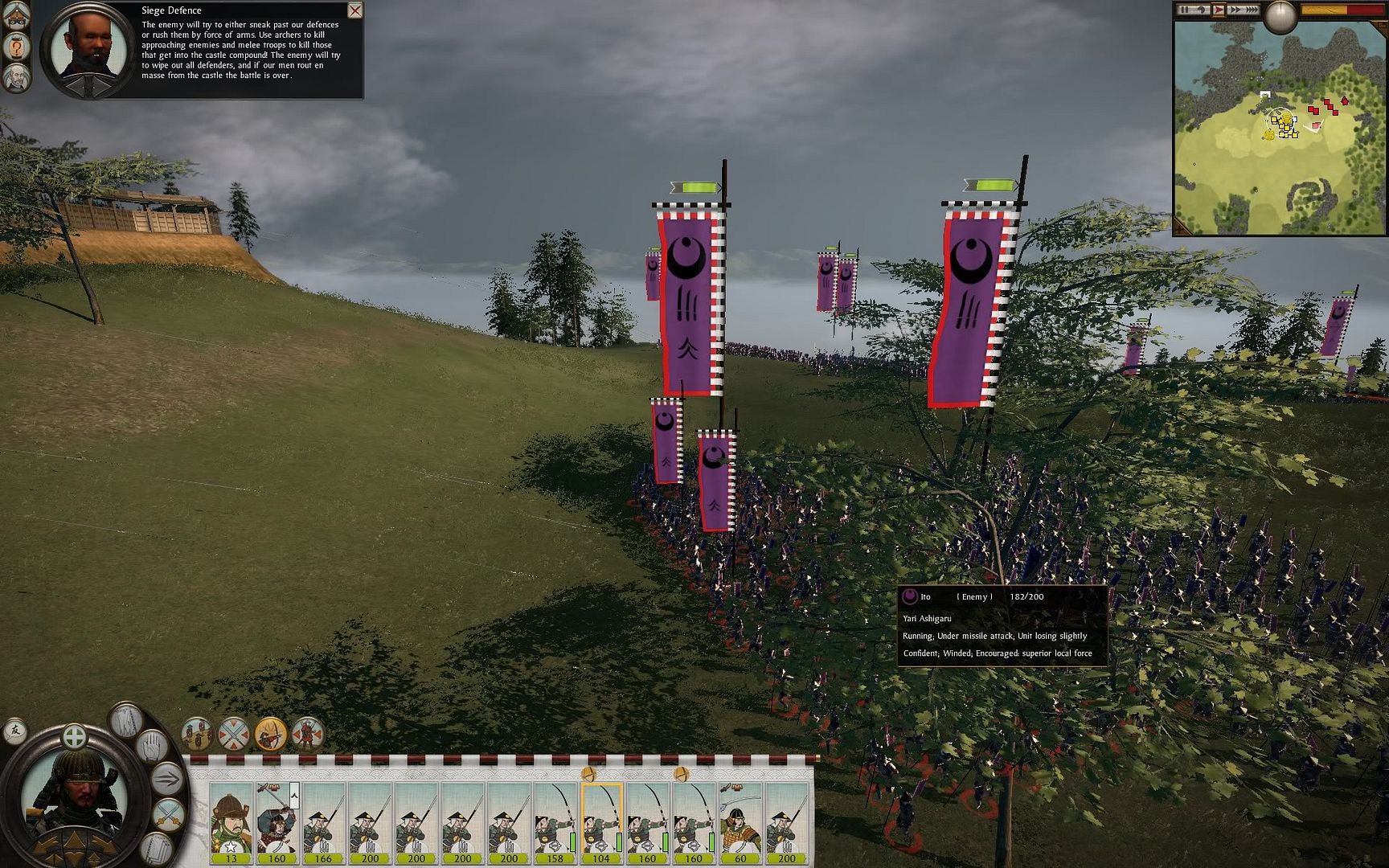Viewport: 1389px width, 868px height.
Task: Toggle the triple-arrow run command button
Action: pyautogui.click(x=168, y=778)
